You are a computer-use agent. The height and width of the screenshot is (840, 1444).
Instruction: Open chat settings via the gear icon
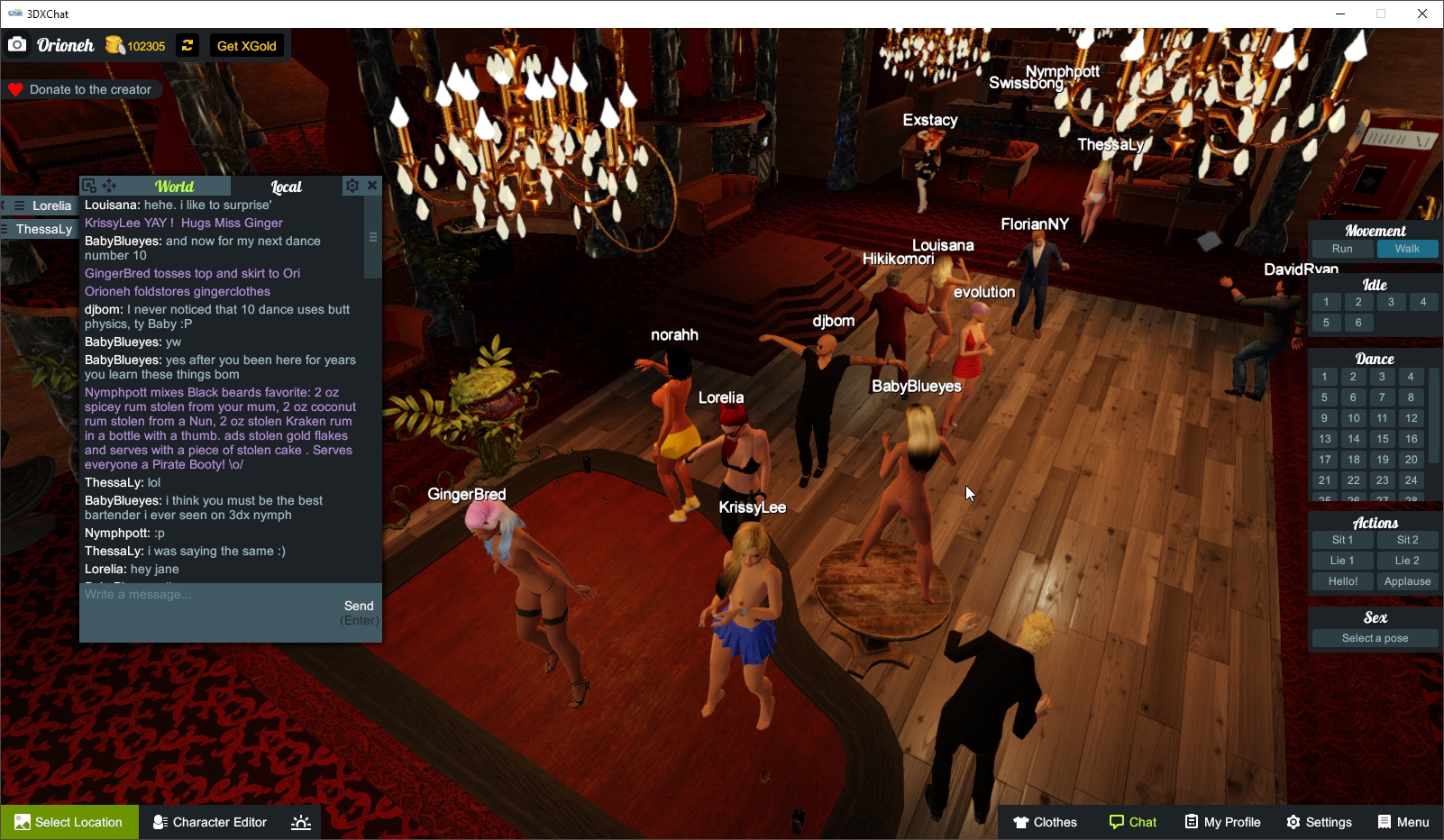click(x=352, y=186)
